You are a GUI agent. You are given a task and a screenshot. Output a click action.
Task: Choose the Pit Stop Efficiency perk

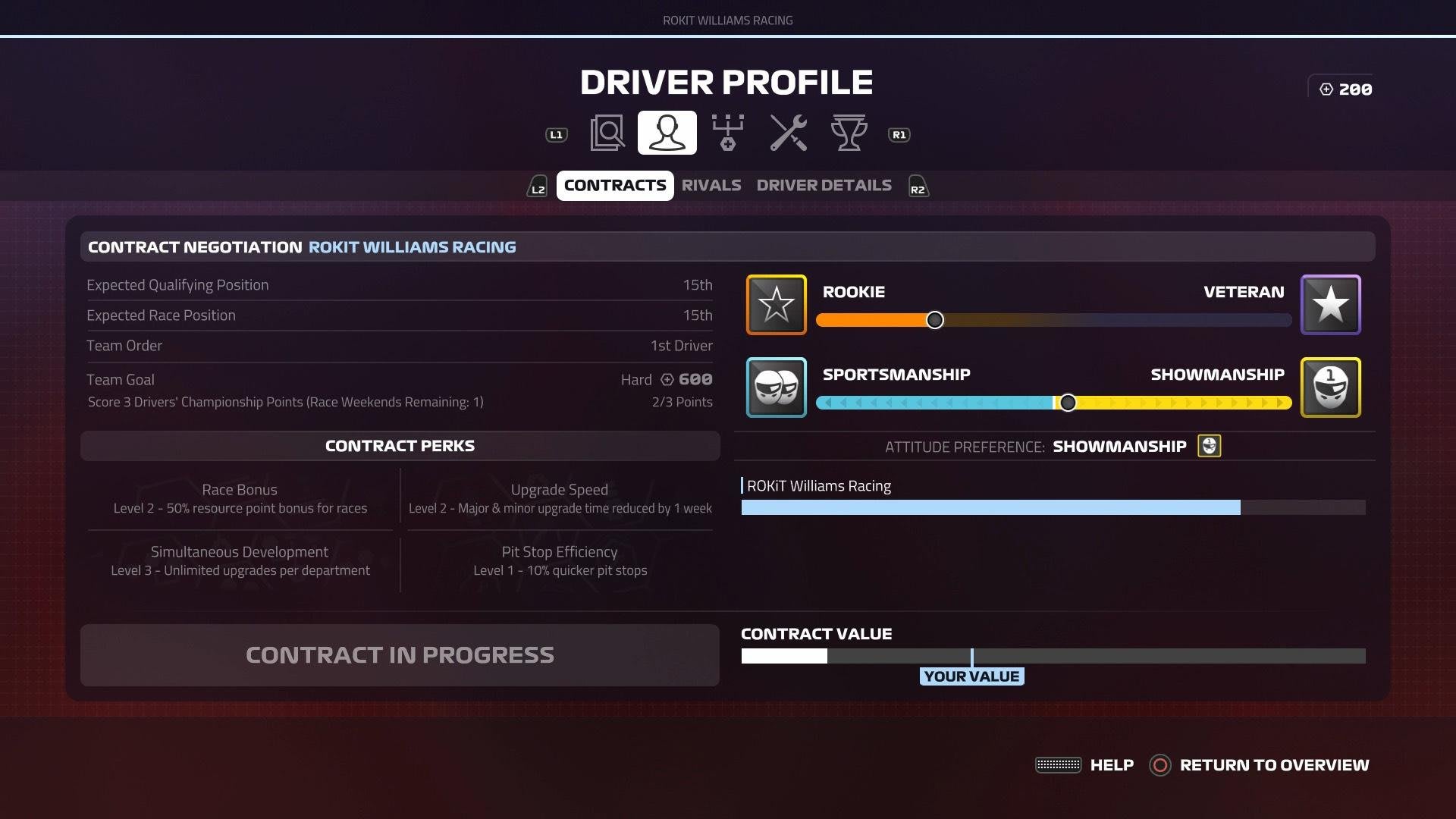(560, 560)
